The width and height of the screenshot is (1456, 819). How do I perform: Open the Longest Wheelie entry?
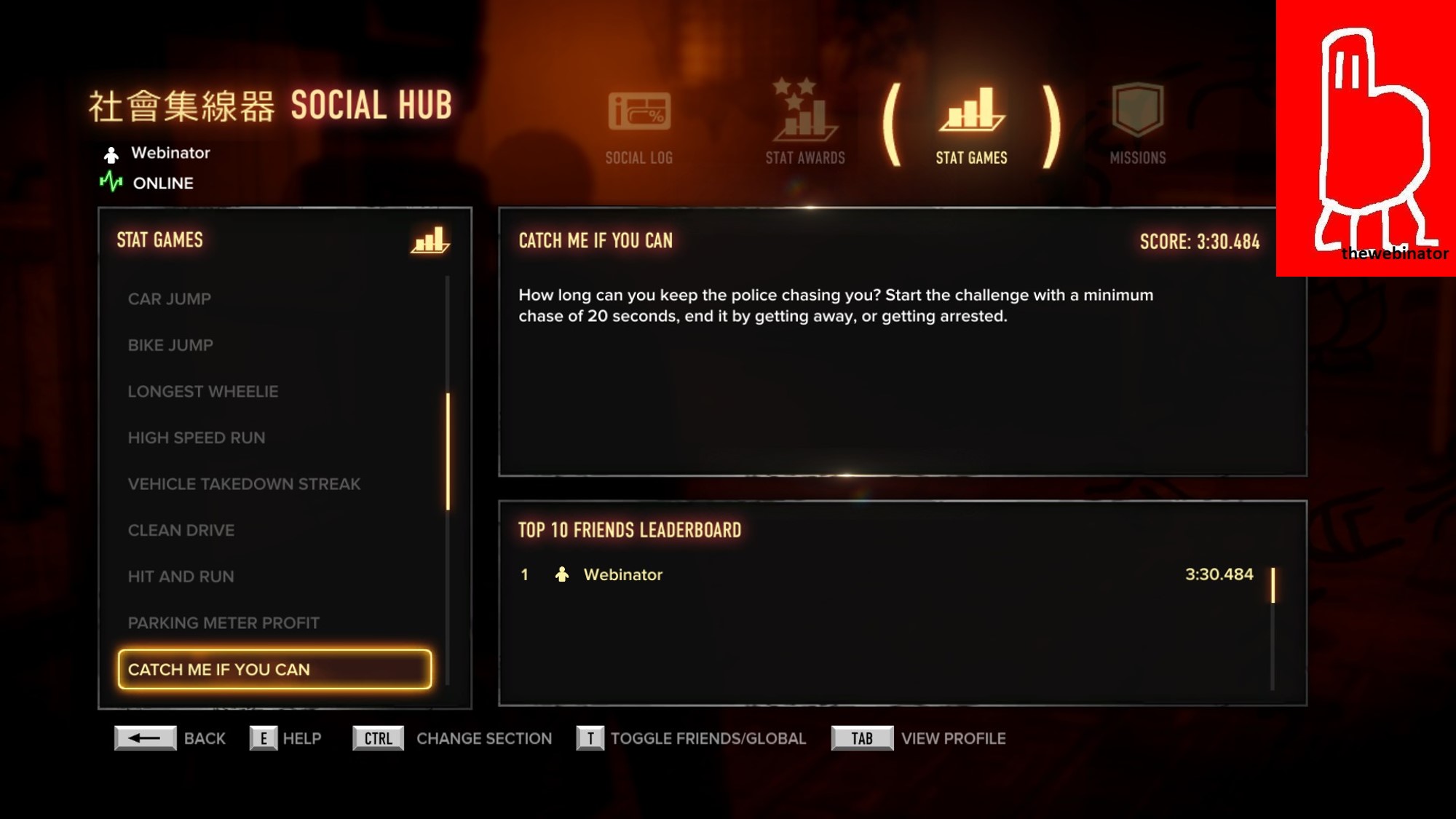tap(203, 392)
